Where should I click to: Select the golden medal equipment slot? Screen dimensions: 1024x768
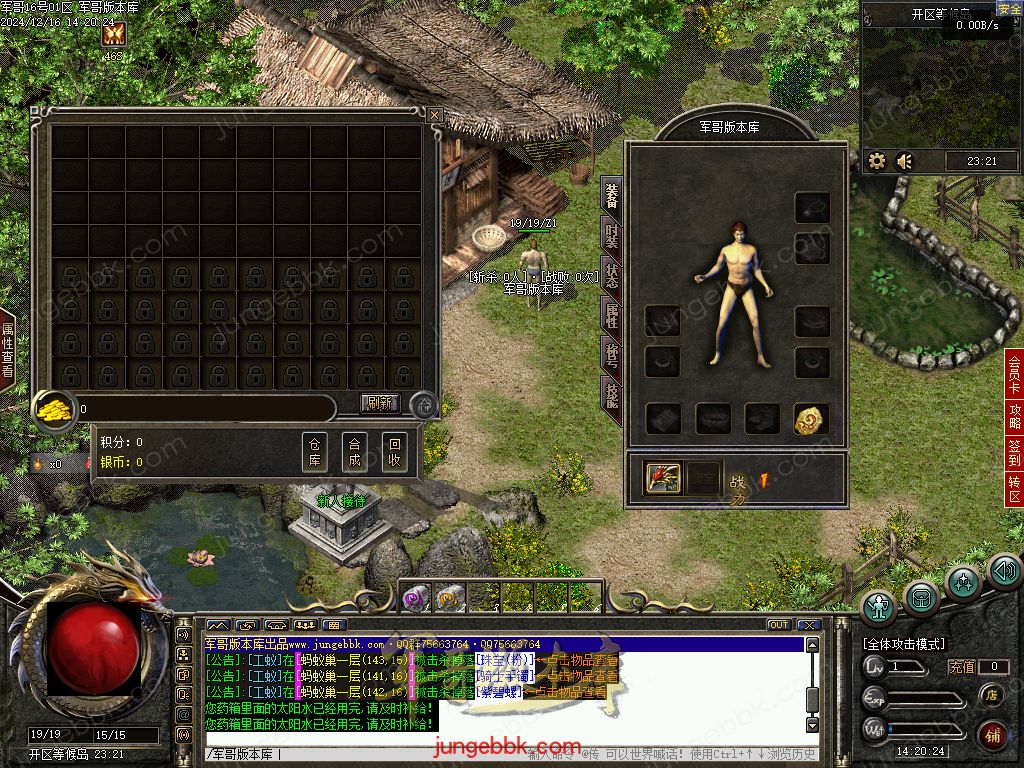(812, 419)
